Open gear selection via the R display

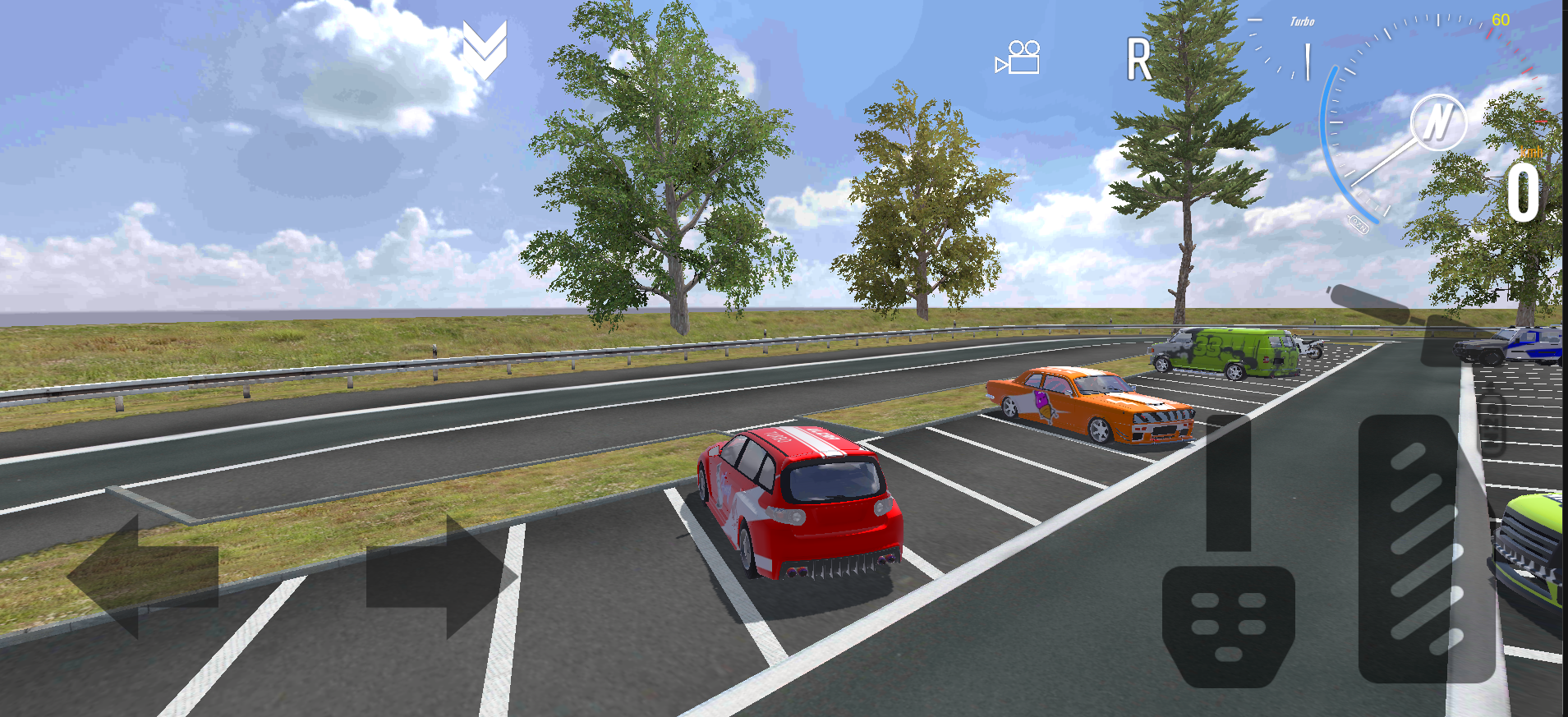point(1139,59)
